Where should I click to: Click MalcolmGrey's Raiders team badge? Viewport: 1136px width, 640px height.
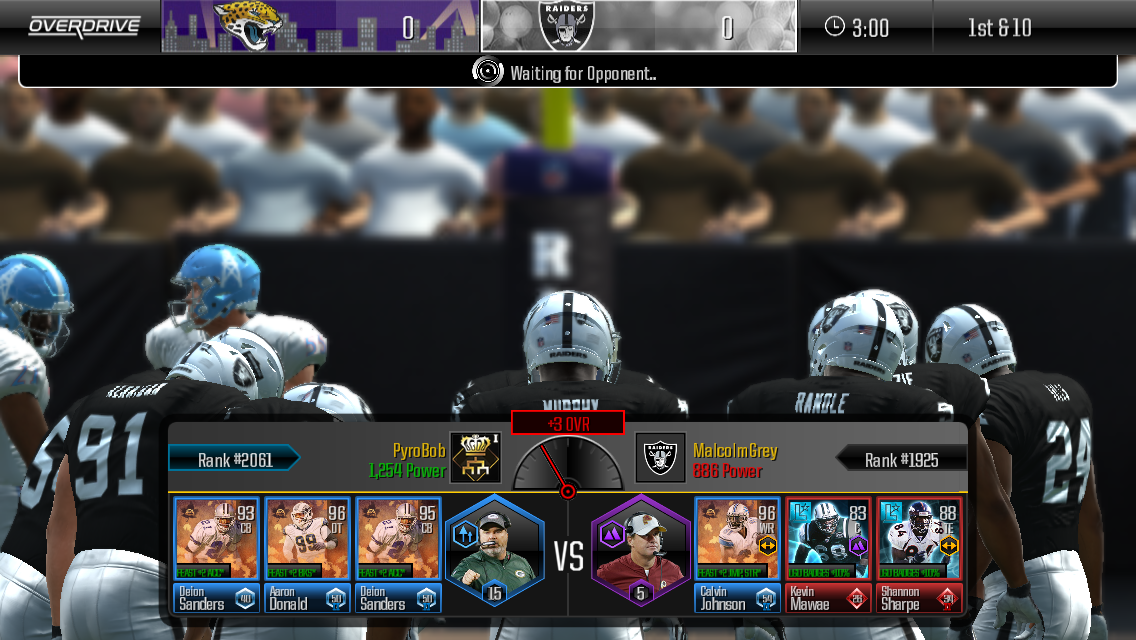(x=660, y=458)
